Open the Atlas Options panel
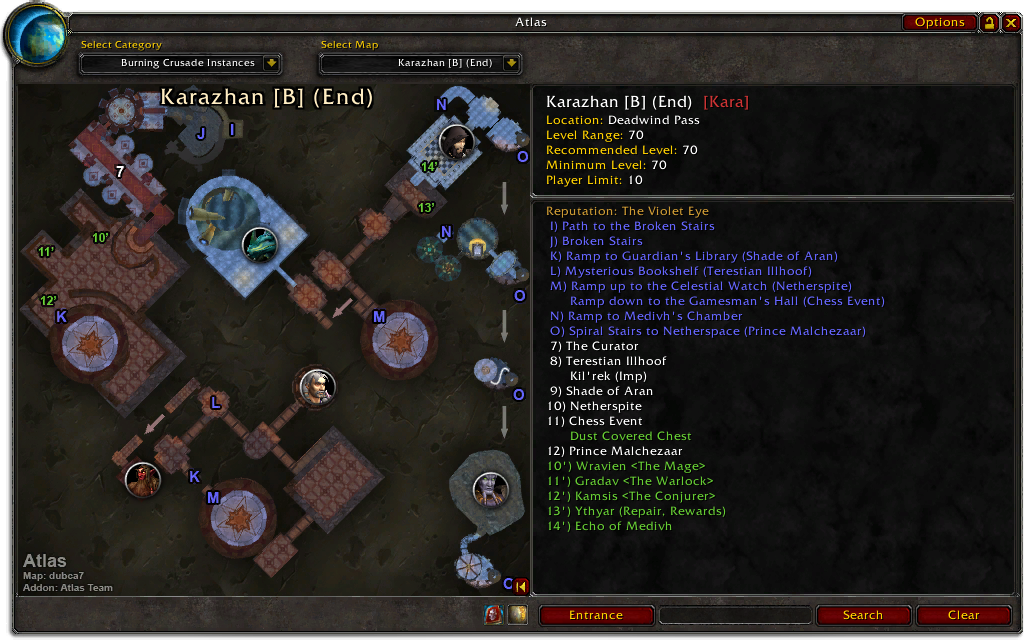This screenshot has width=1024, height=640. pyautogui.click(x=939, y=22)
